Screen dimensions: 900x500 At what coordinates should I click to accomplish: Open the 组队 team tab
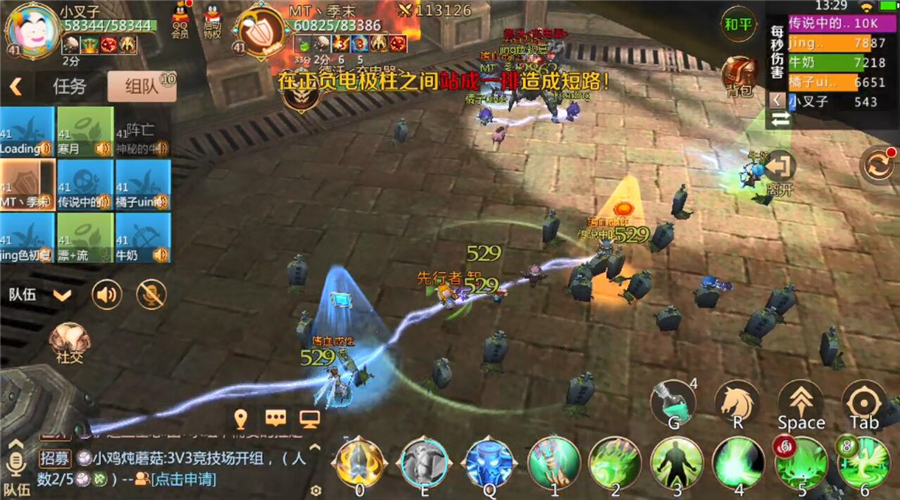point(142,87)
